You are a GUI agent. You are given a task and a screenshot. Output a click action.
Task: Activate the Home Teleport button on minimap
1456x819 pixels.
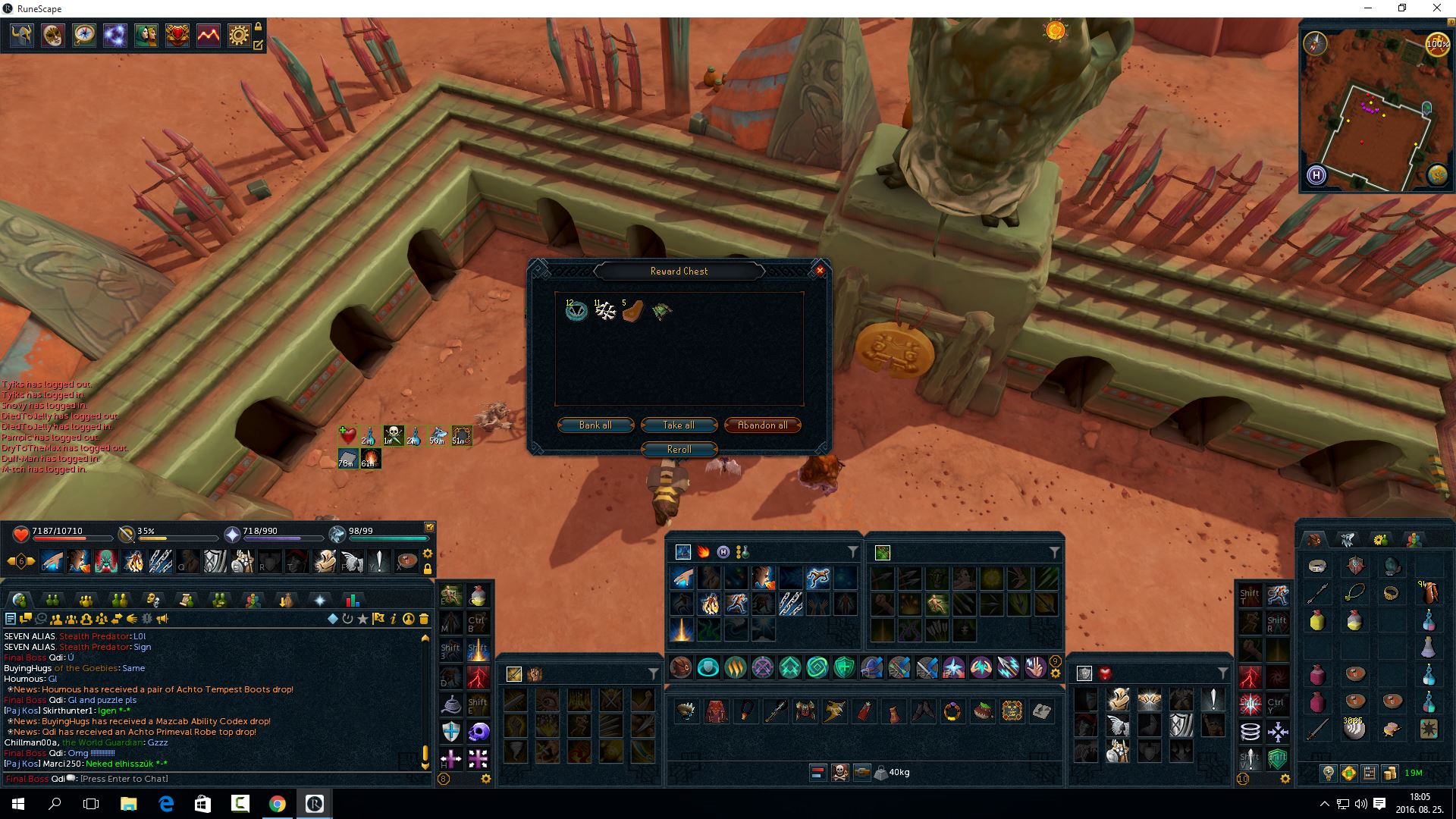pyautogui.click(x=1316, y=175)
